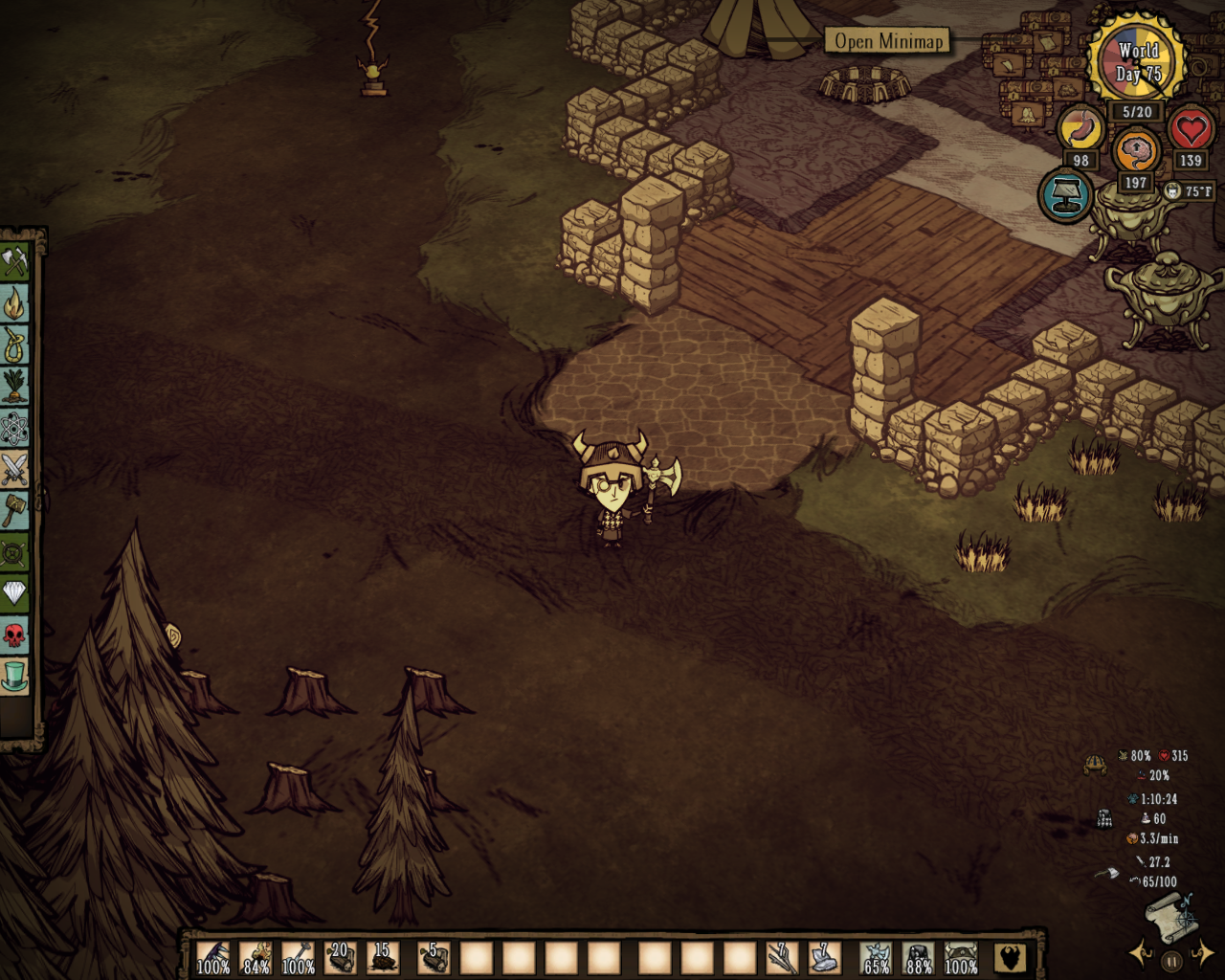Image resolution: width=1225 pixels, height=980 pixels.
Task: Open the Food farming crafting tab
Action: pyautogui.click(x=14, y=387)
